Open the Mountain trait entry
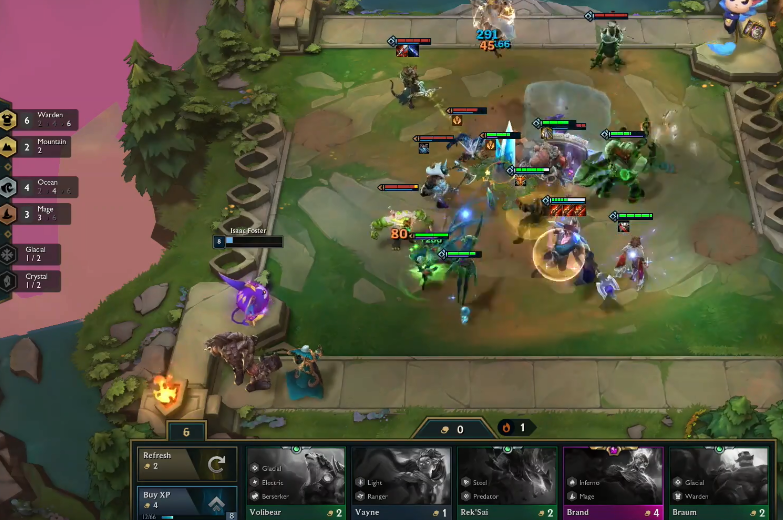This screenshot has width=783, height=520. pos(38,147)
